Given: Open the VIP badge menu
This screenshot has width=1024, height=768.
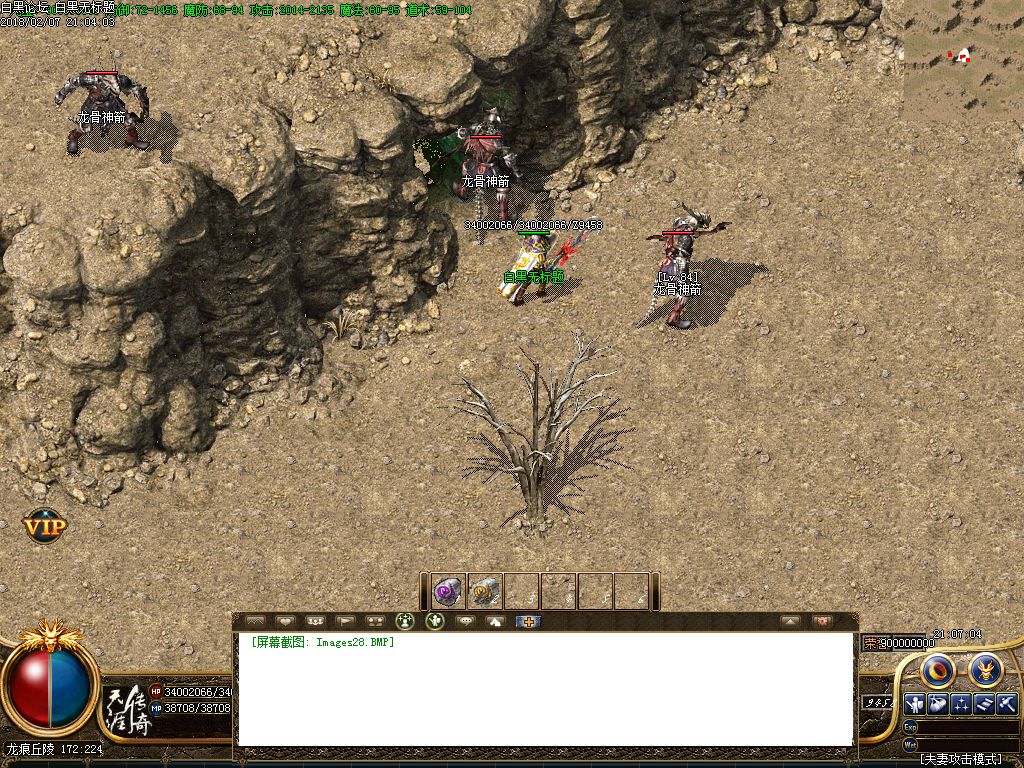Looking at the screenshot, I should [45, 525].
